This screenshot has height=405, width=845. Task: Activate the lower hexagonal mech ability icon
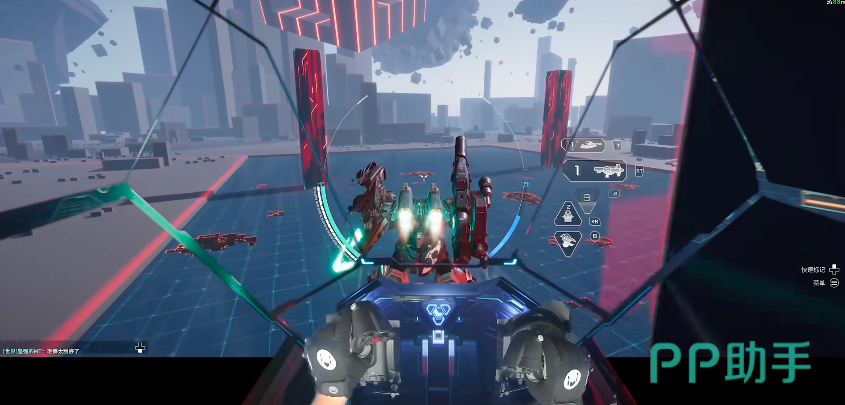coord(568,240)
